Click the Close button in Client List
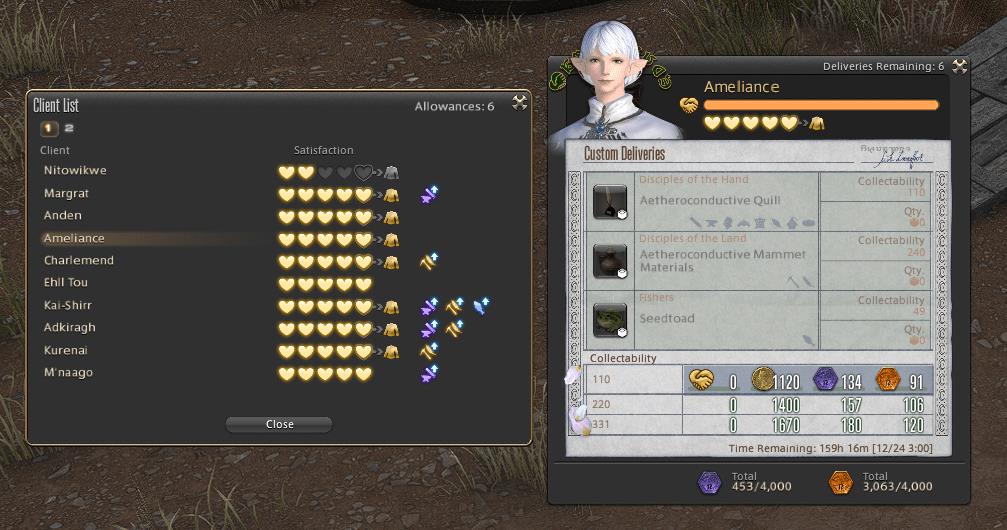Viewport: 1007px width, 530px height. (279, 424)
